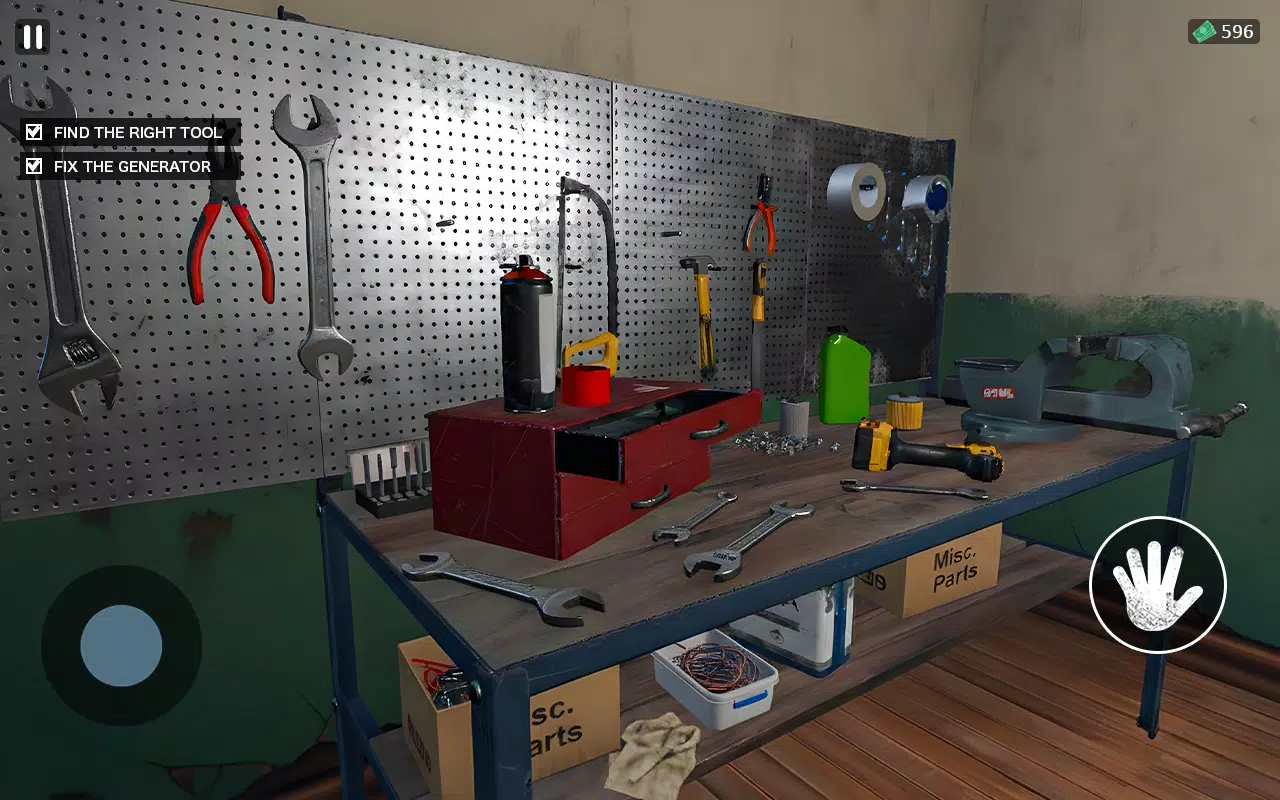Tap the hand interaction icon
The width and height of the screenshot is (1280, 800).
(1156, 587)
